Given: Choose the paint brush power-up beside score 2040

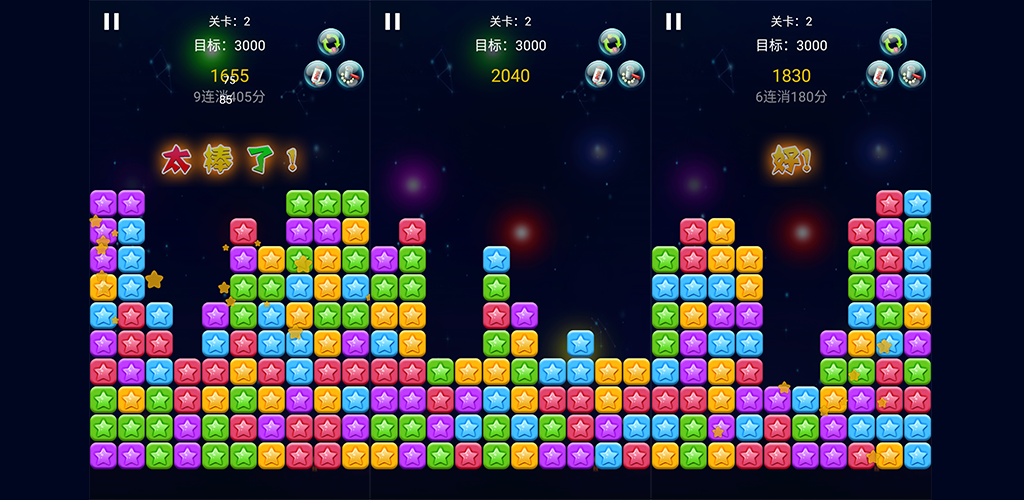Looking at the screenshot, I should (x=599, y=74).
